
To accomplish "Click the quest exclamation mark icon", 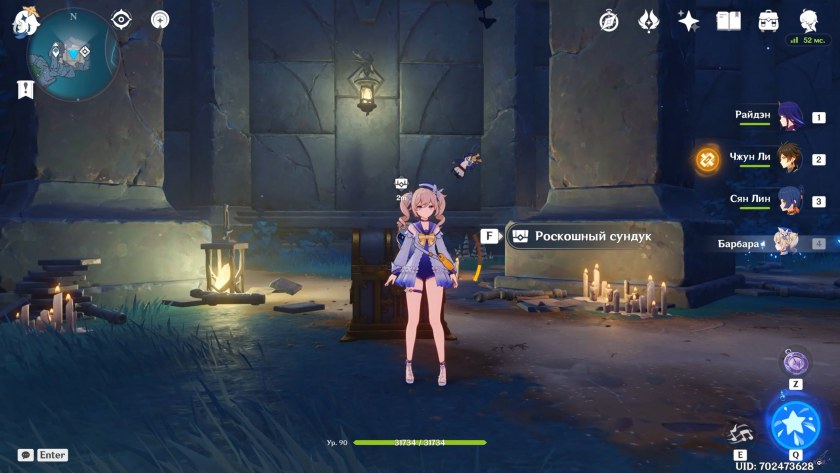I will click(25, 89).
